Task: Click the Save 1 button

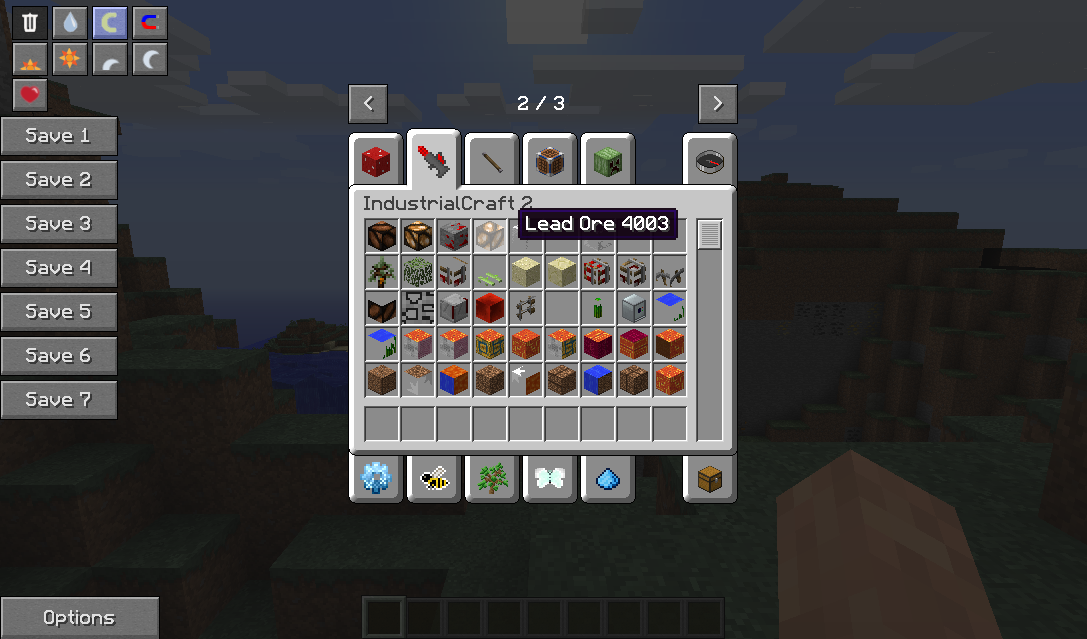Action: (58, 136)
